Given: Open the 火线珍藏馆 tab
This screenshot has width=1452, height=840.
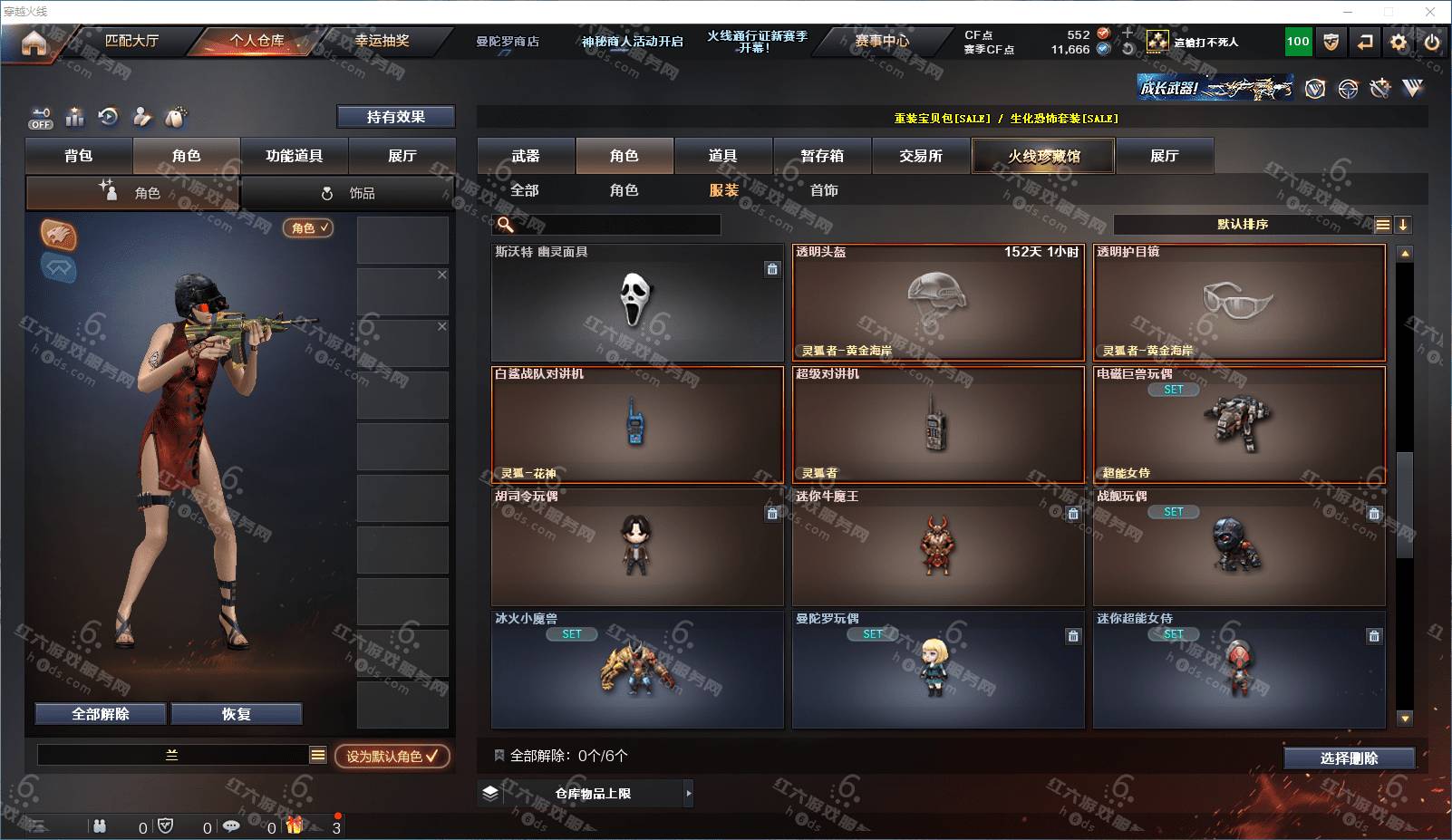Looking at the screenshot, I should pos(1043,156).
